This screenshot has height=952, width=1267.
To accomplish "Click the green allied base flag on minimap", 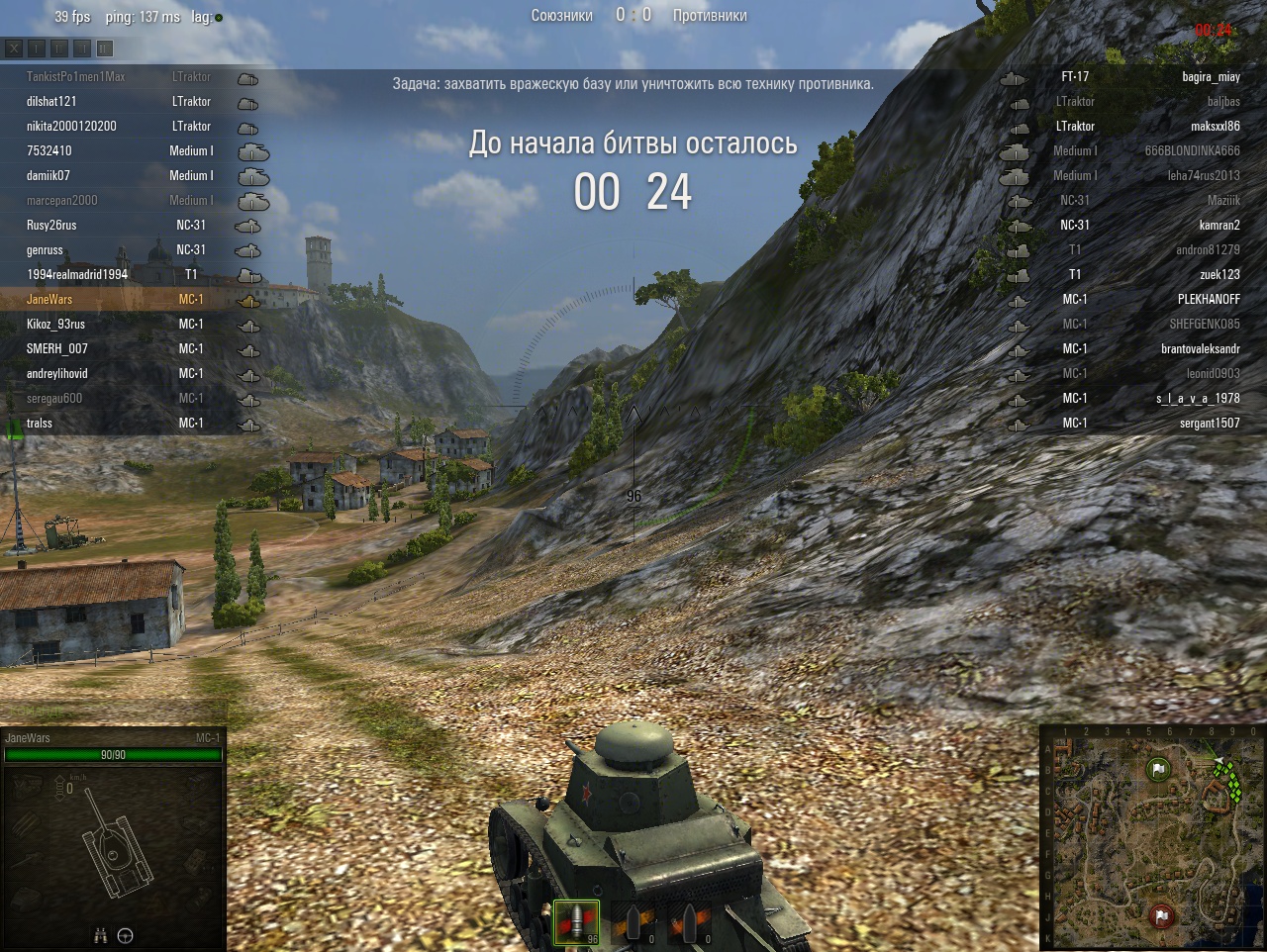I will pos(1158,769).
